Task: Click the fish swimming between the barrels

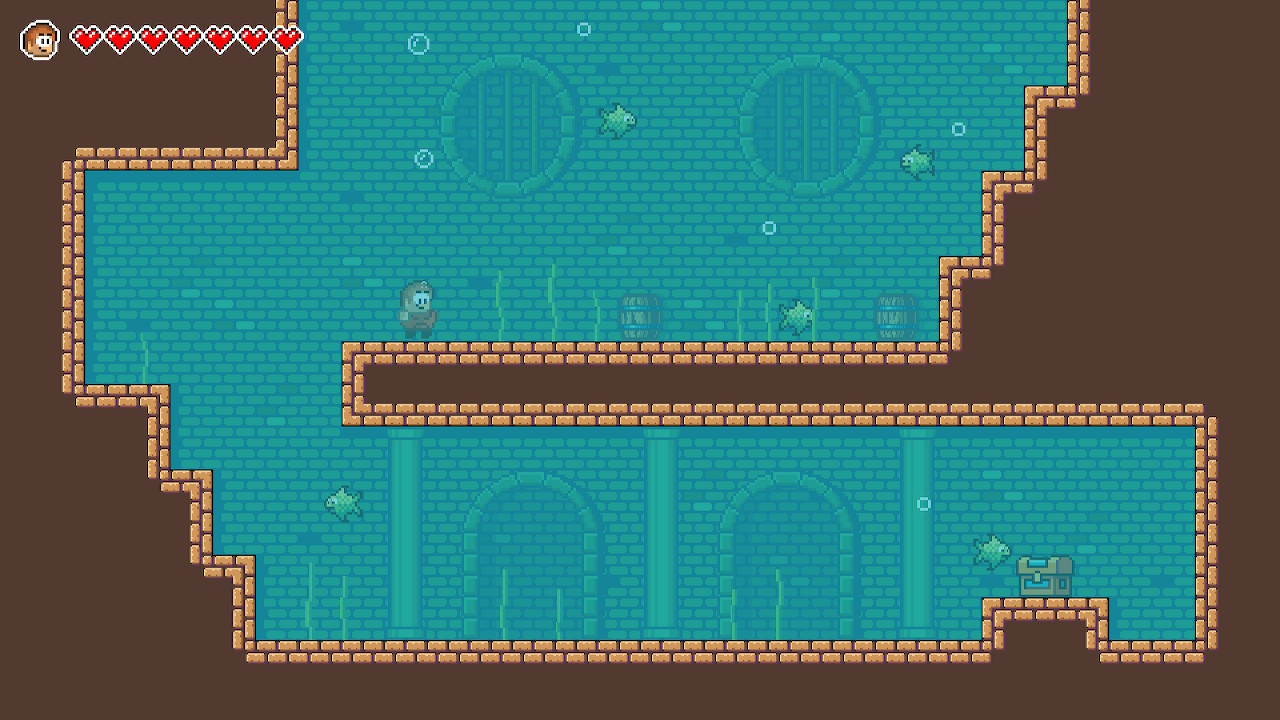Action: 795,315
